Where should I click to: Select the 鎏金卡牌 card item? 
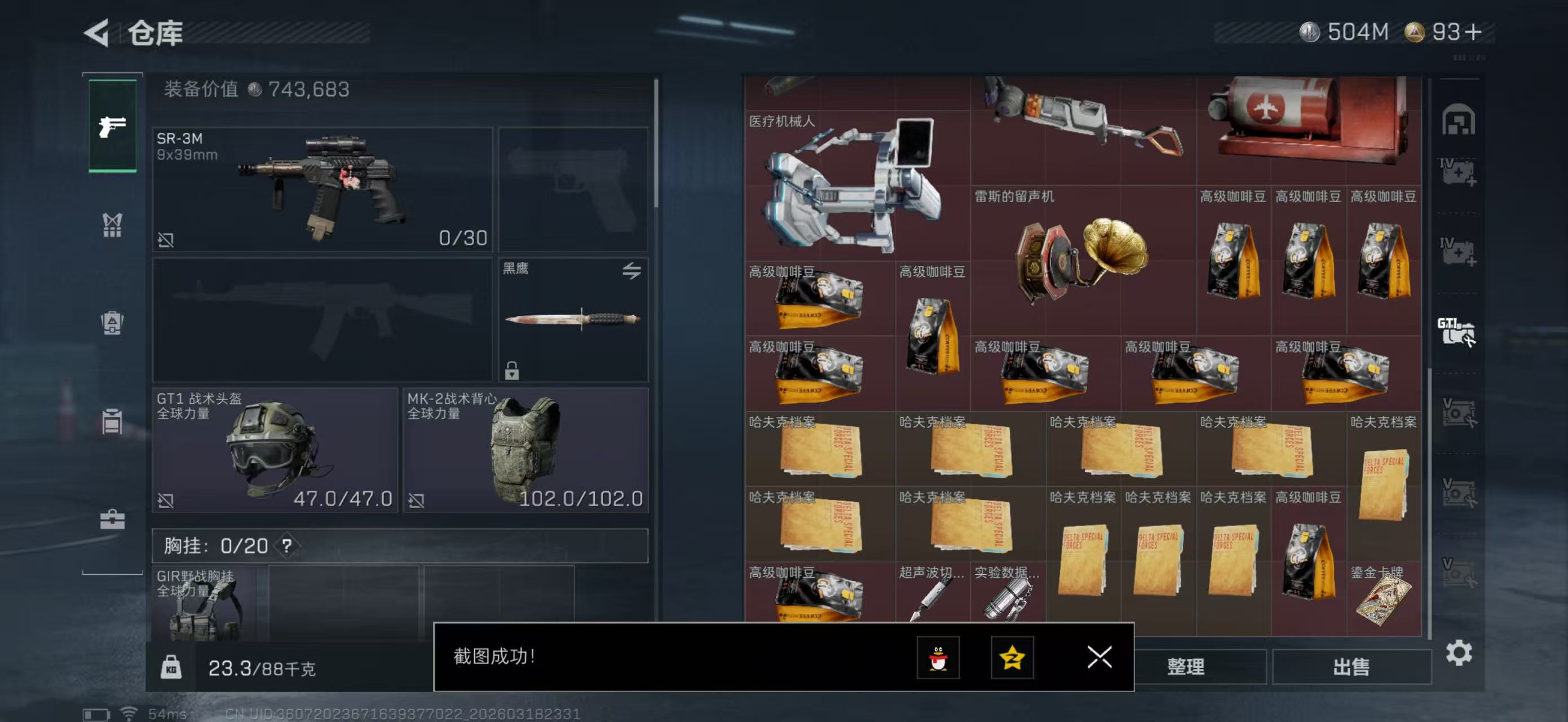[1383, 598]
